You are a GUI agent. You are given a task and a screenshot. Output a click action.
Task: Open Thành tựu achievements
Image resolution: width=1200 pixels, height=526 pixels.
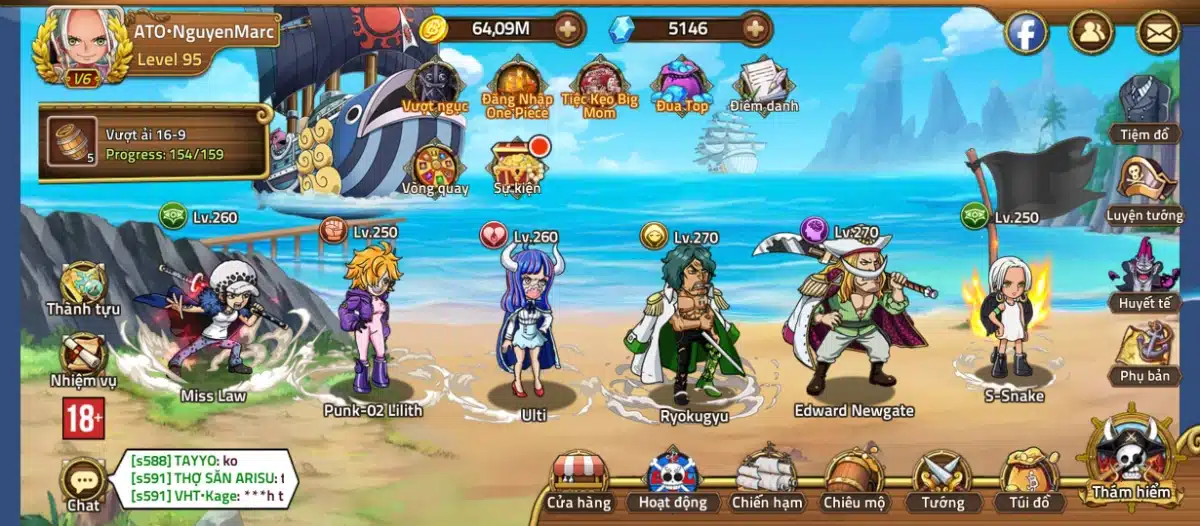(x=83, y=287)
